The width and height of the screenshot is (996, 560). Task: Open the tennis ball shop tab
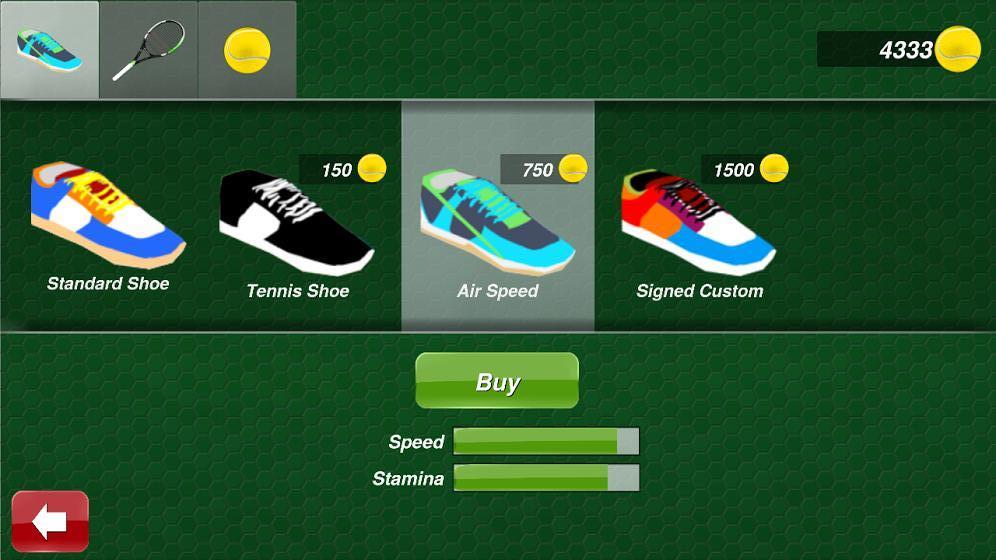[247, 49]
